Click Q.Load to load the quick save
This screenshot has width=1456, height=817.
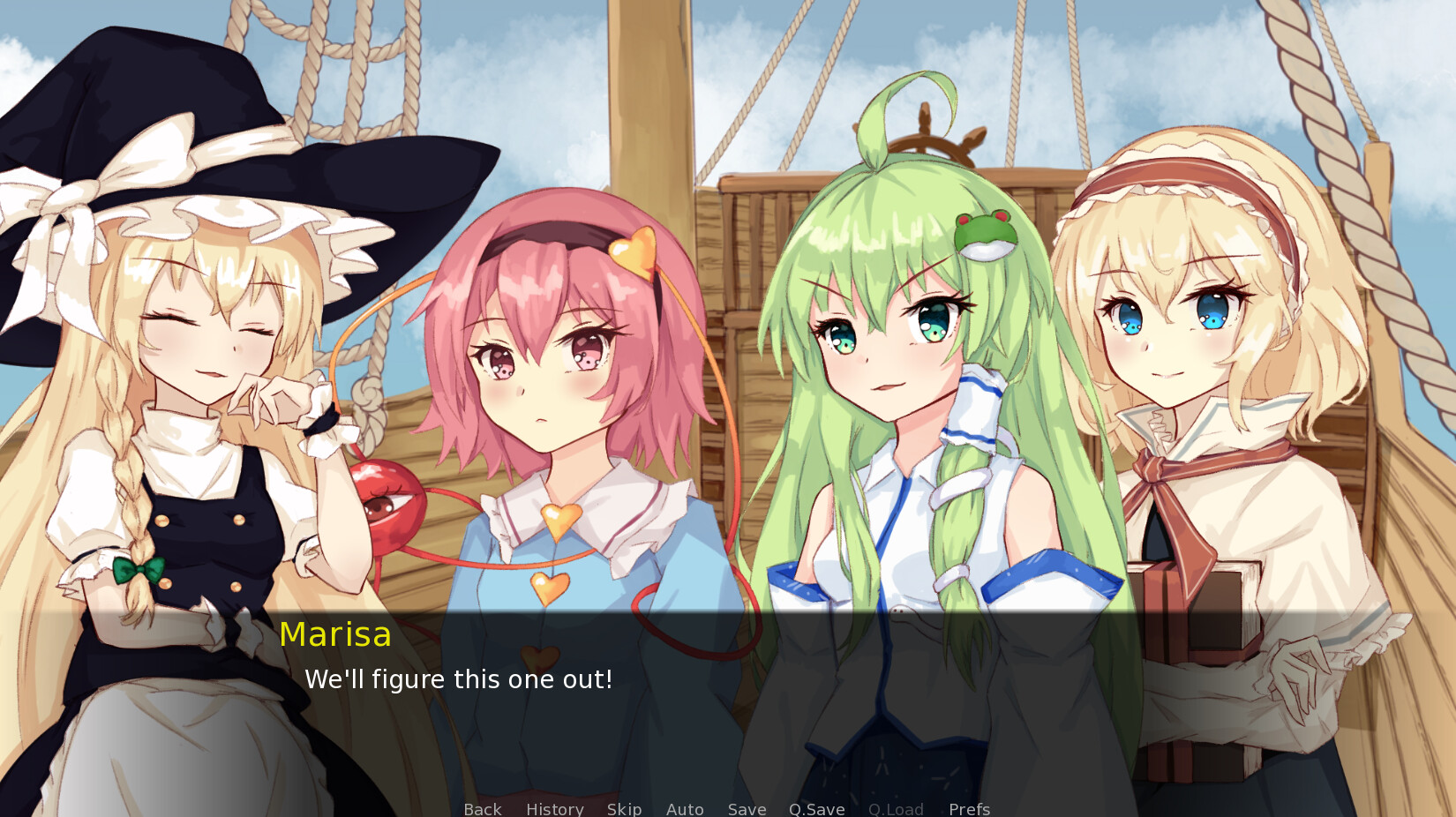895,808
